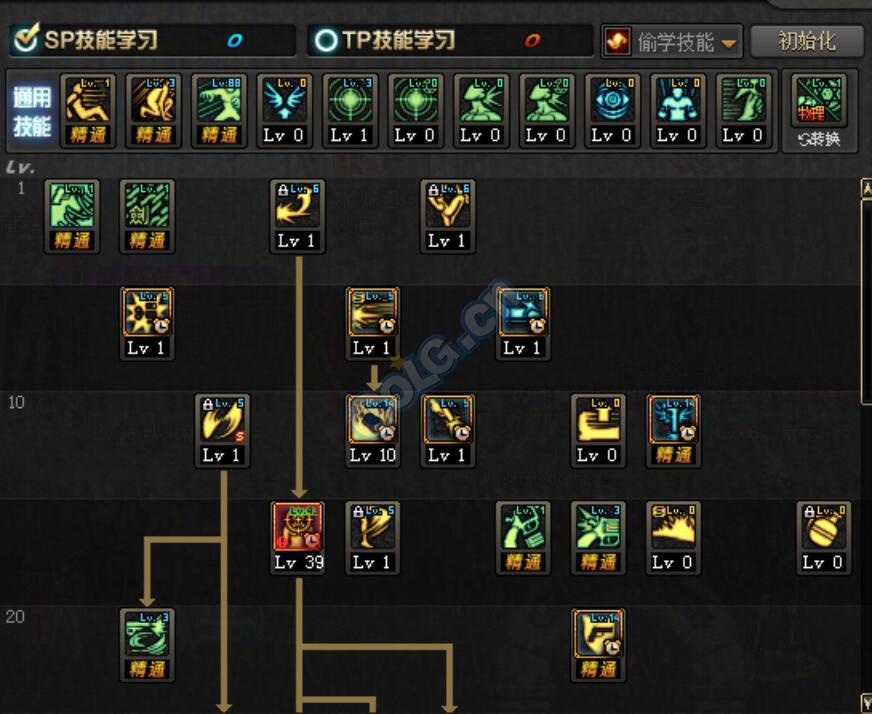Select the blue winged general skill icon
This screenshot has width=872, height=714.
click(283, 101)
